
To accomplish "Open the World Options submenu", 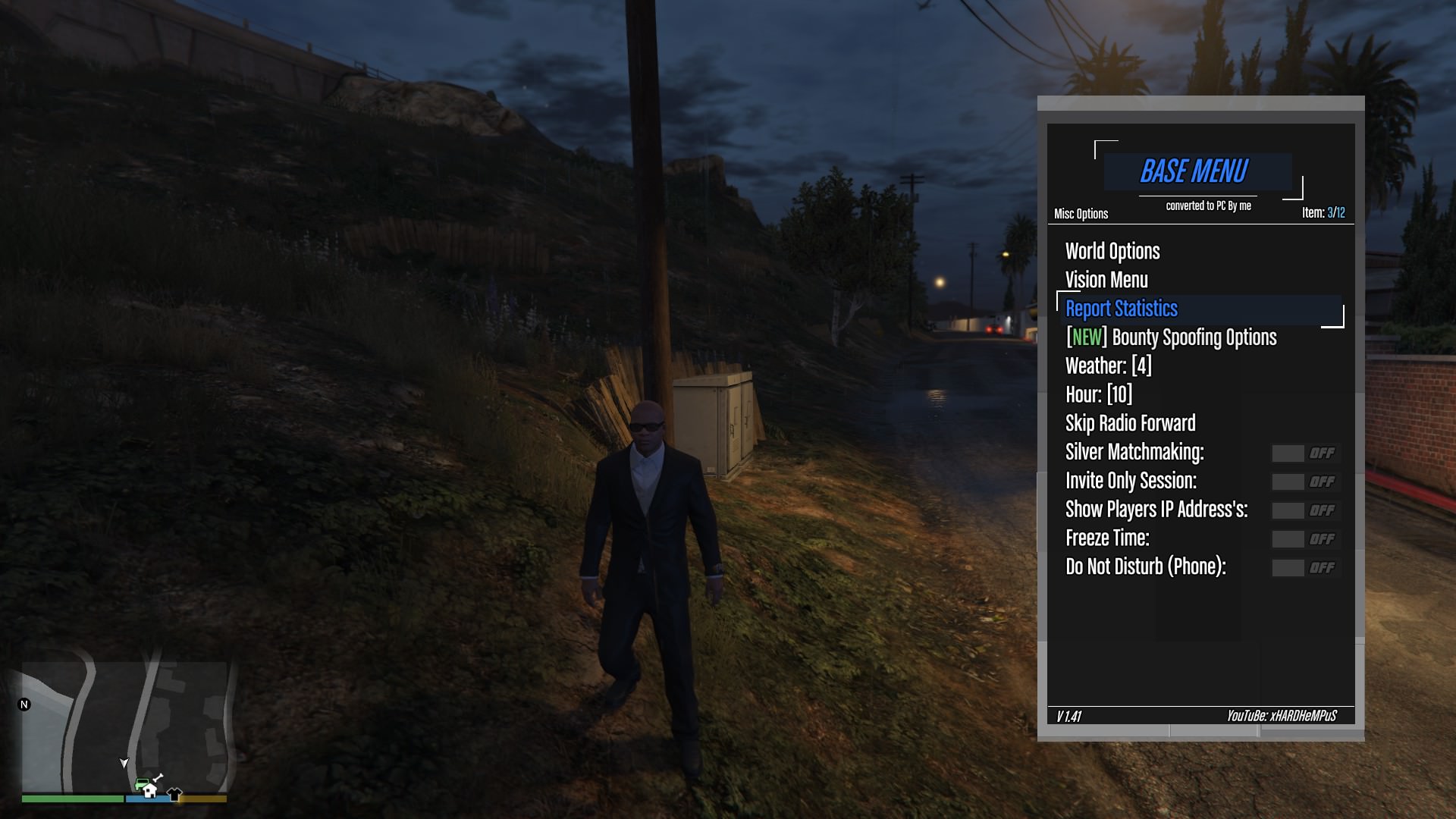I will (1112, 252).
